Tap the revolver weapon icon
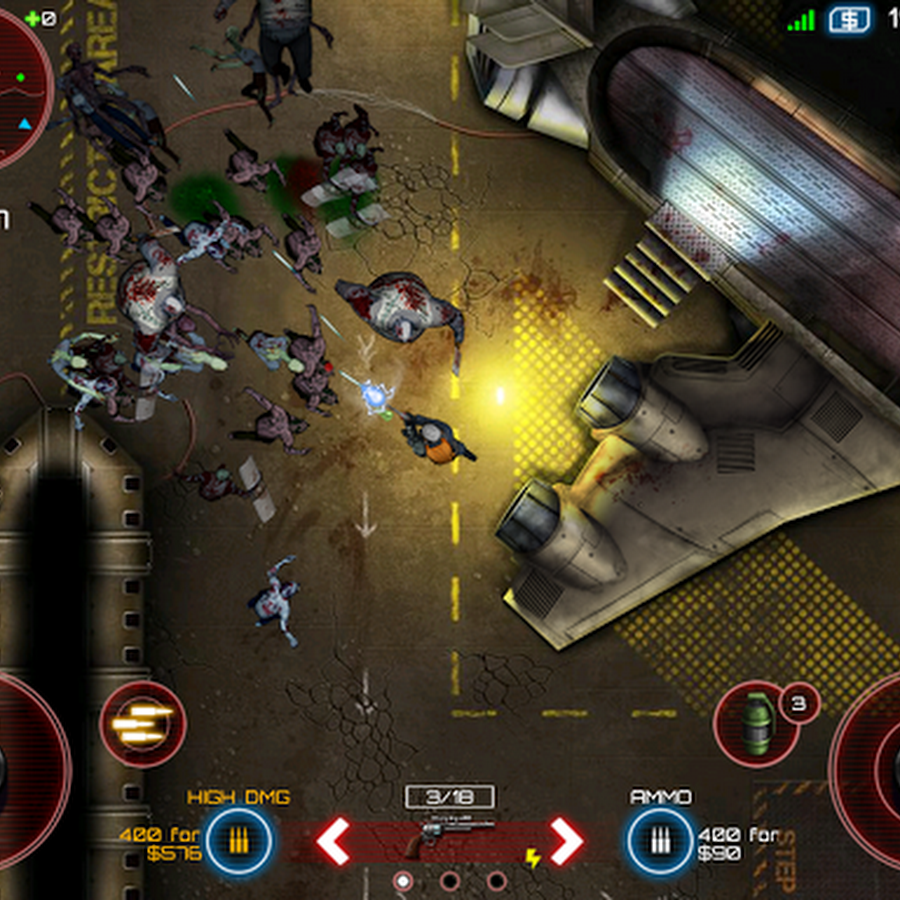Screen dimensions: 900x900 point(450,835)
